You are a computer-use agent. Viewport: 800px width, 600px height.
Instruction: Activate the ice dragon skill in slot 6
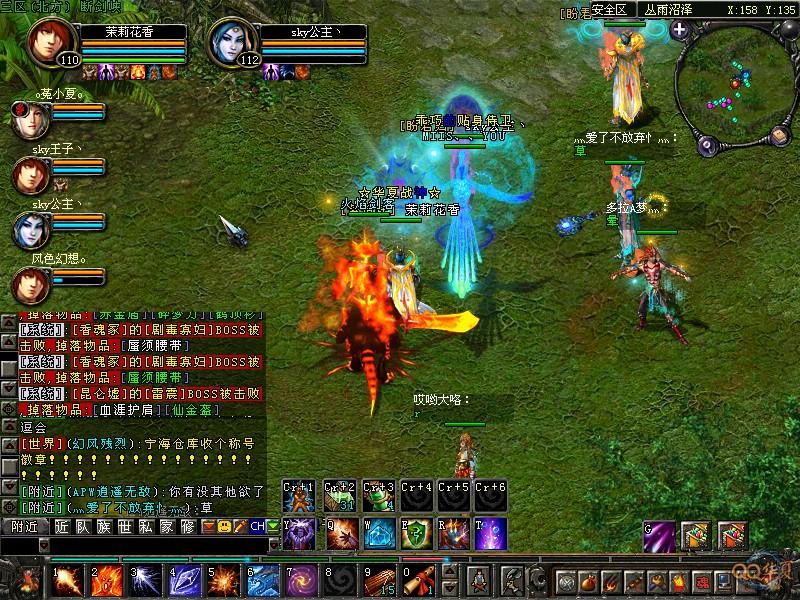coord(262,579)
